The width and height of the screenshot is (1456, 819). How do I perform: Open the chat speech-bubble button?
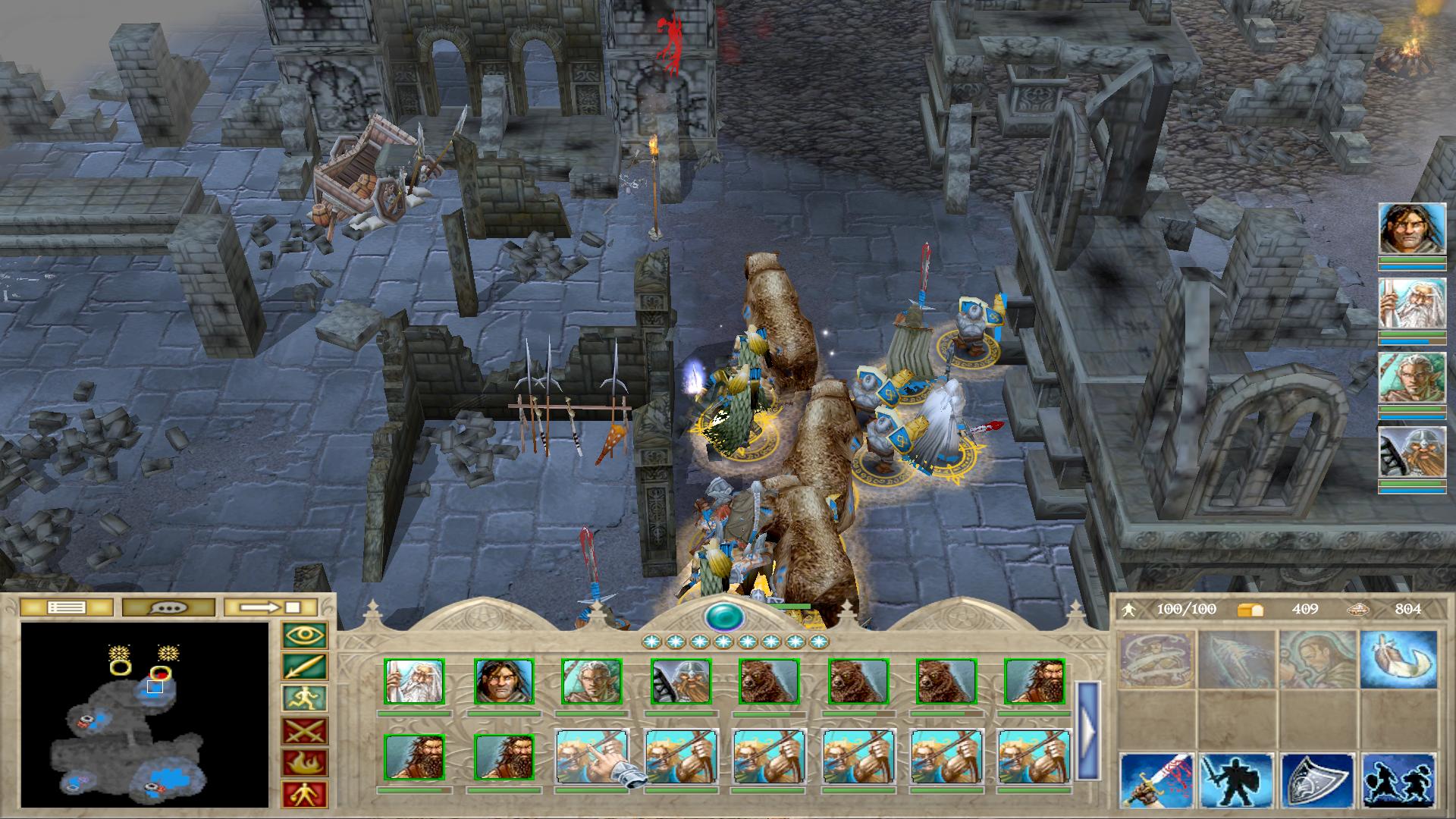click(x=168, y=607)
